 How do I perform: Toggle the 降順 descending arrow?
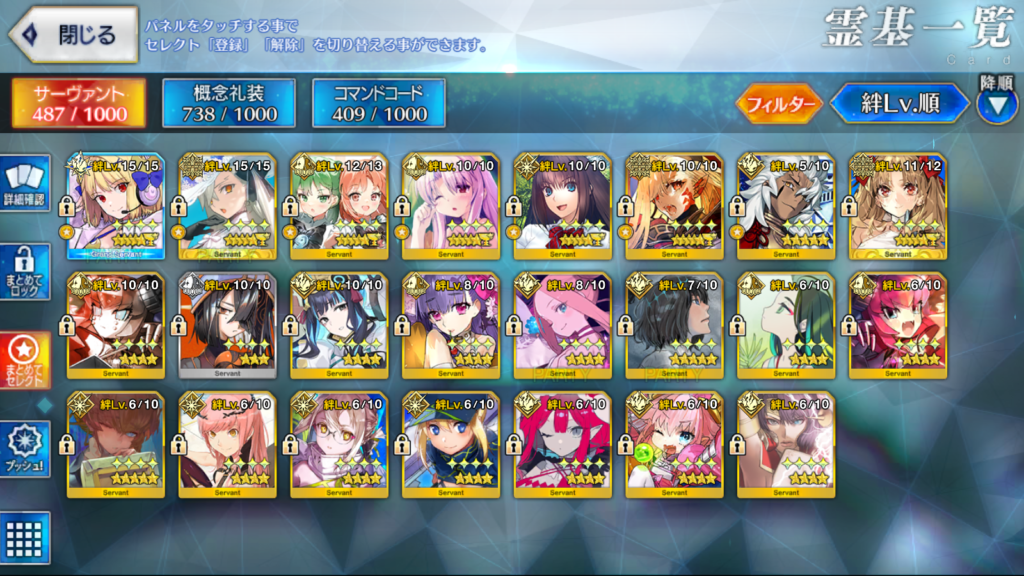(996, 104)
